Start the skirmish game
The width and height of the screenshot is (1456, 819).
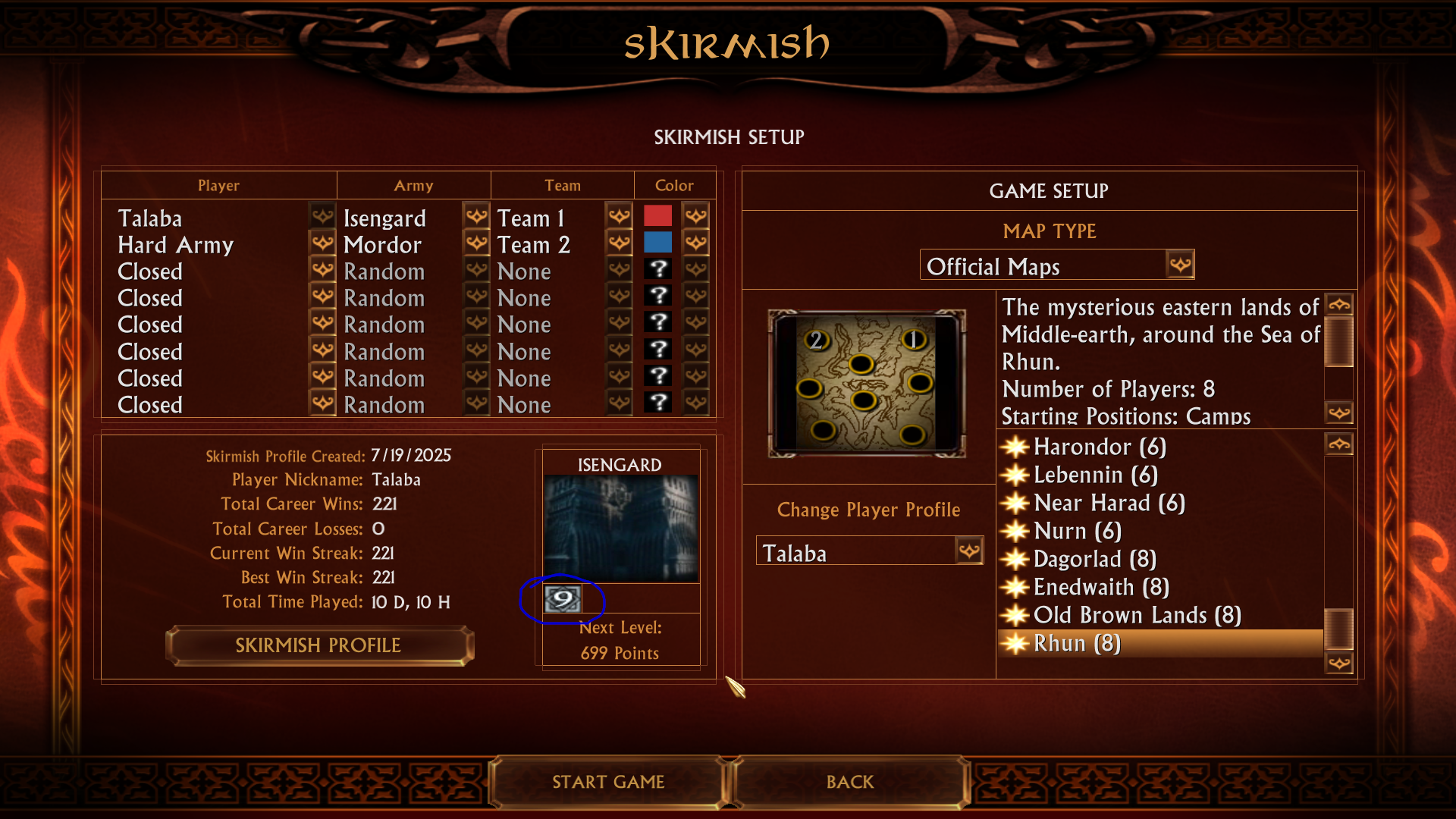608,782
